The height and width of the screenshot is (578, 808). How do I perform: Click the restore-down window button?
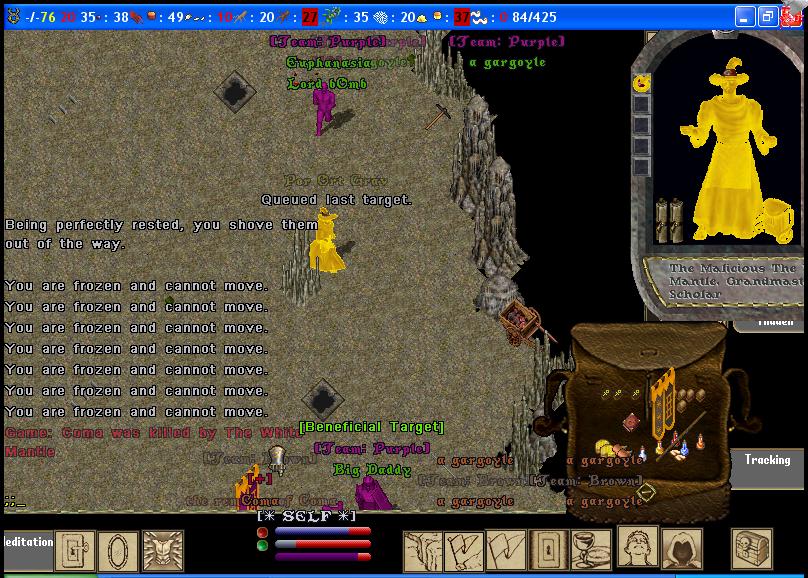point(768,17)
